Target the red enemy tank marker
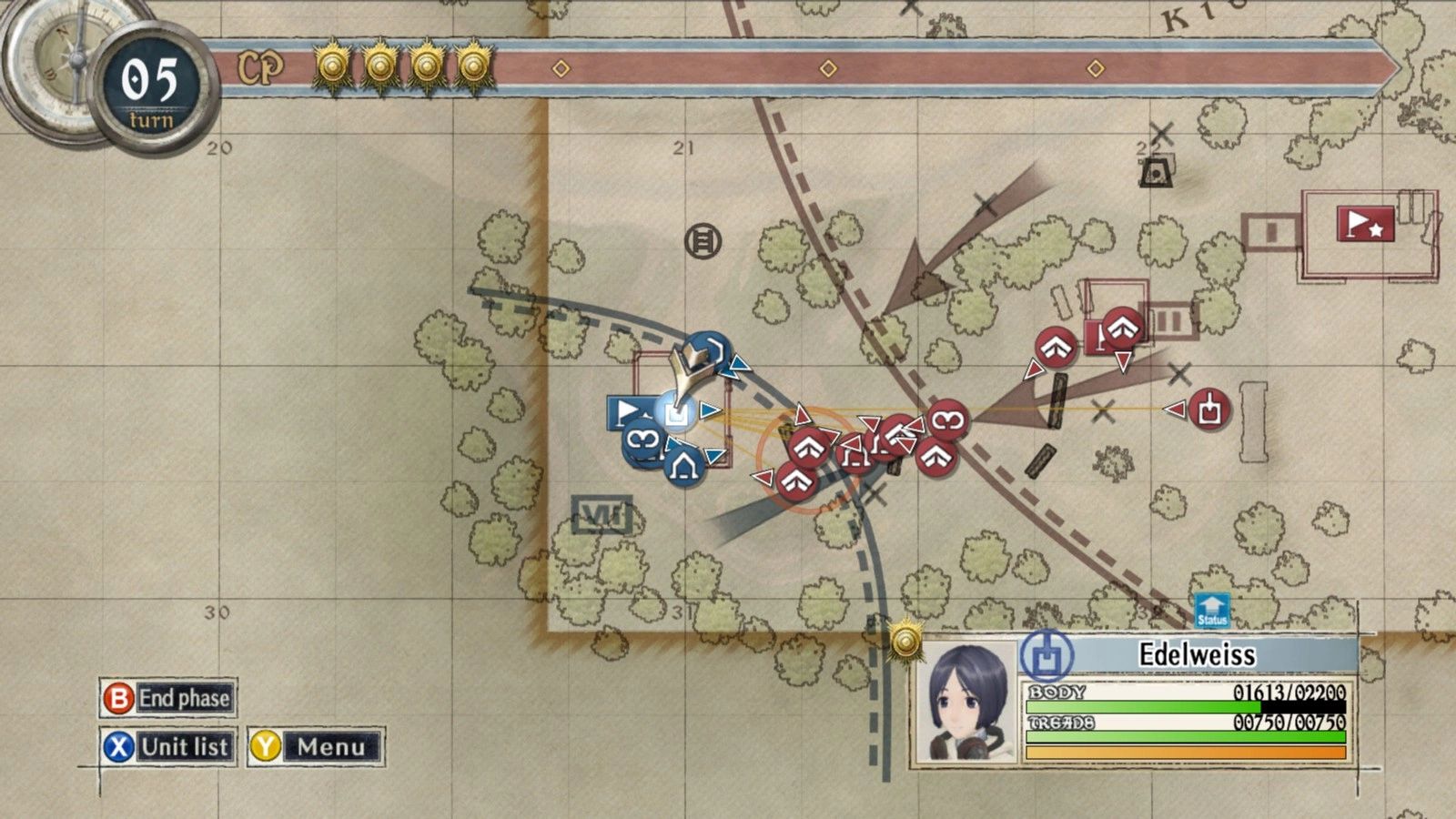 pyautogui.click(x=1208, y=409)
